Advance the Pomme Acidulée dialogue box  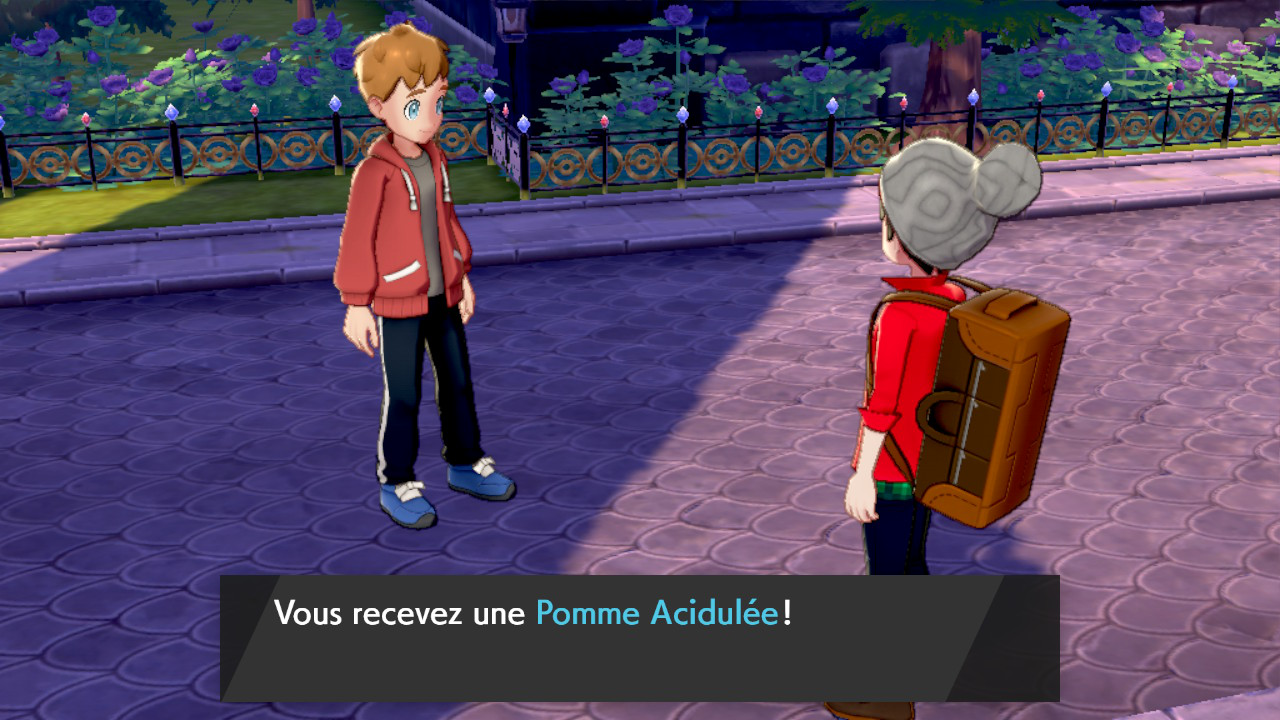click(640, 637)
